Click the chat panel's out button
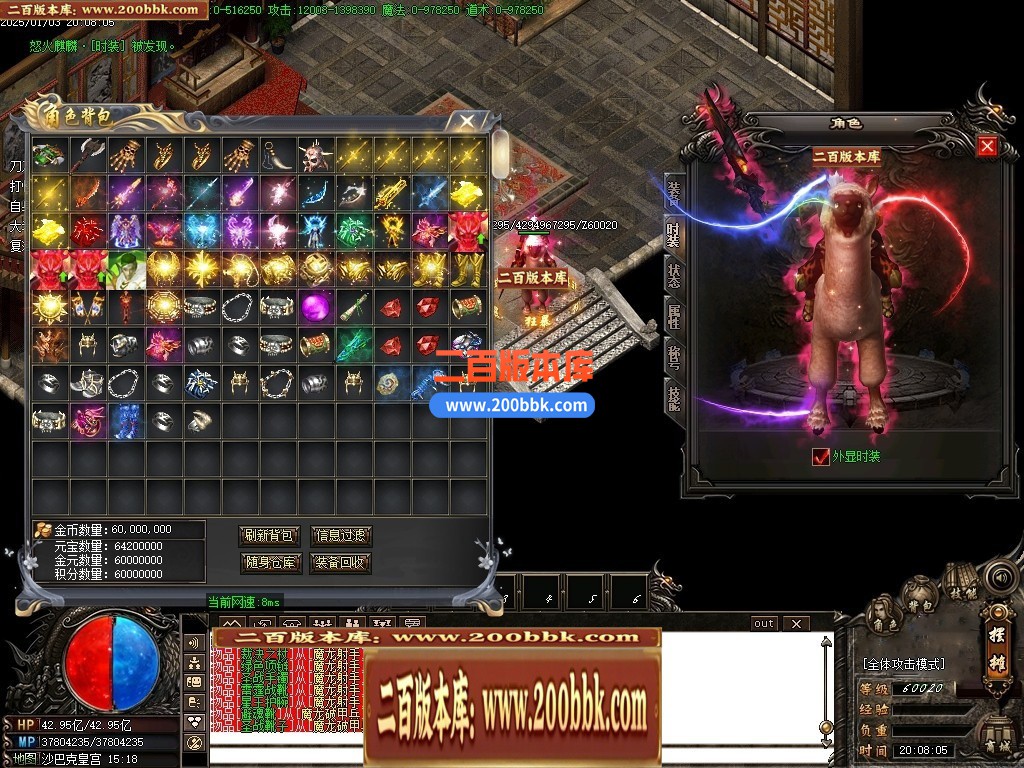This screenshot has height=768, width=1024. 764,624
